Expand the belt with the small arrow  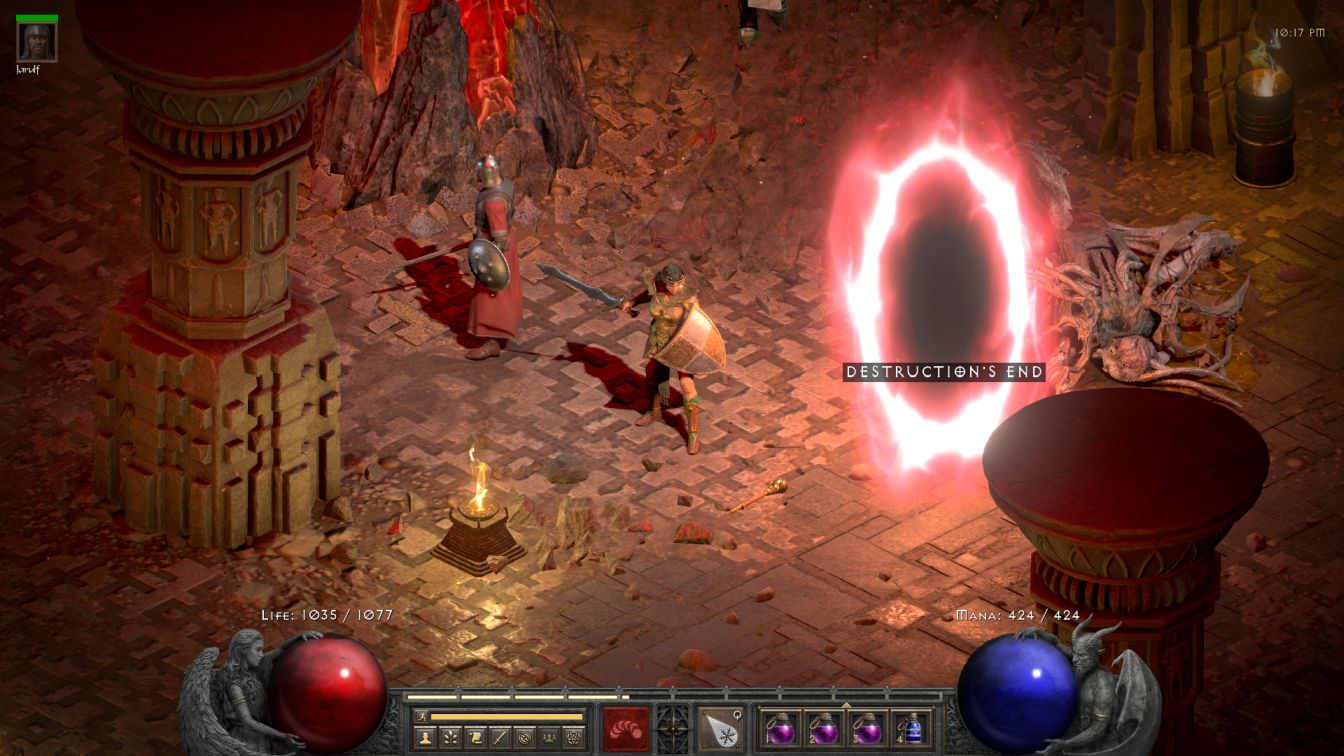(x=846, y=704)
